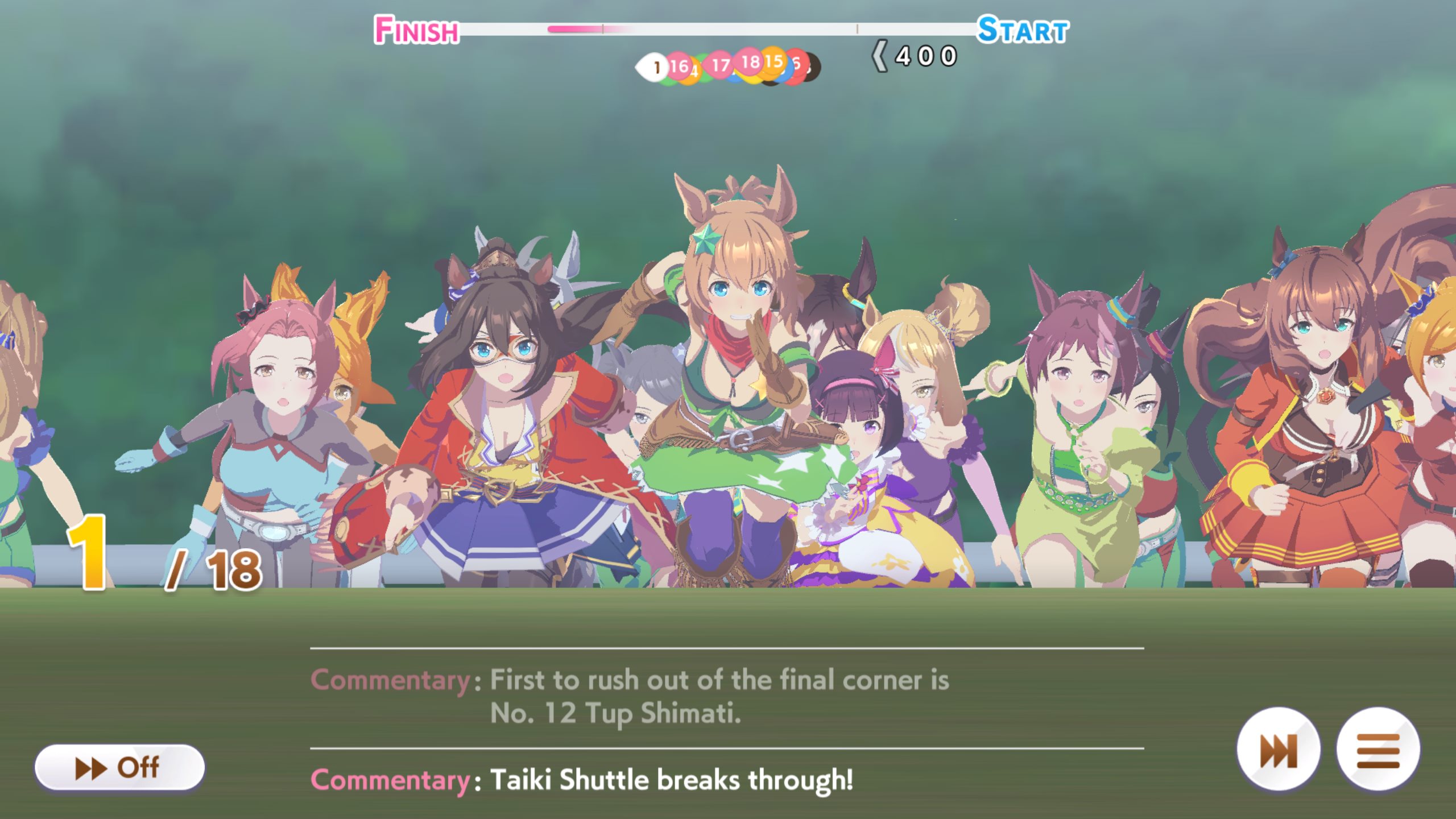The image size is (1456, 819).
Task: Skip the race with the skip button
Action: pos(1279,750)
